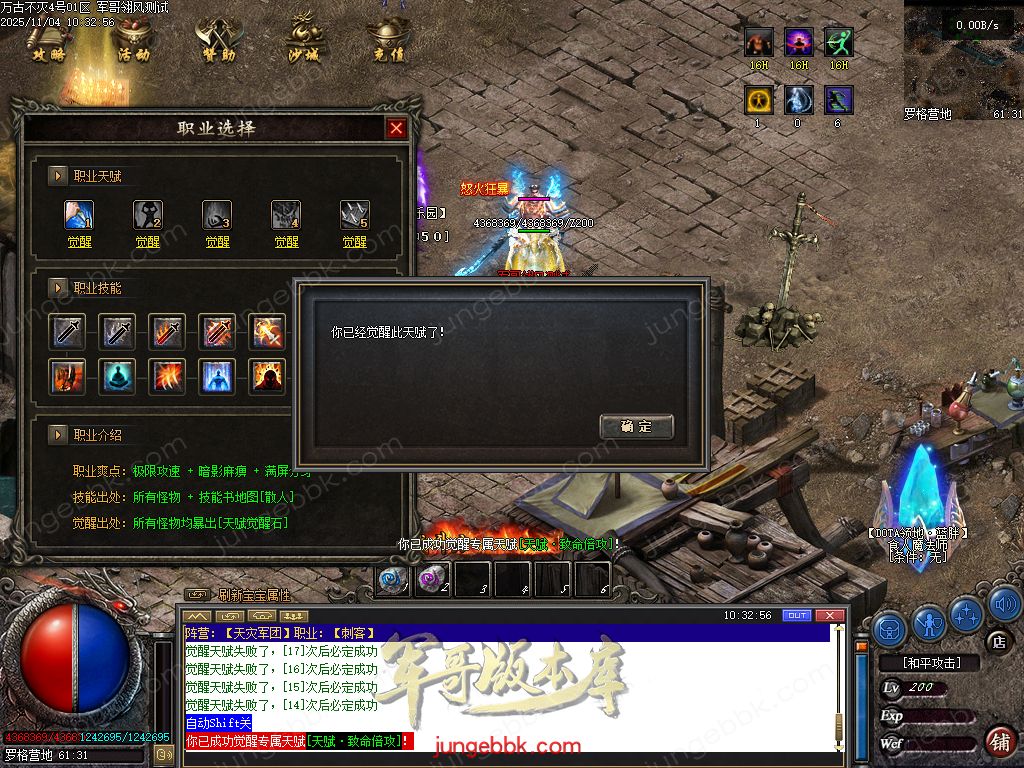Image resolution: width=1024 pixels, height=768 pixels.
Task: Open the 活动 events menu
Action: coord(134,41)
